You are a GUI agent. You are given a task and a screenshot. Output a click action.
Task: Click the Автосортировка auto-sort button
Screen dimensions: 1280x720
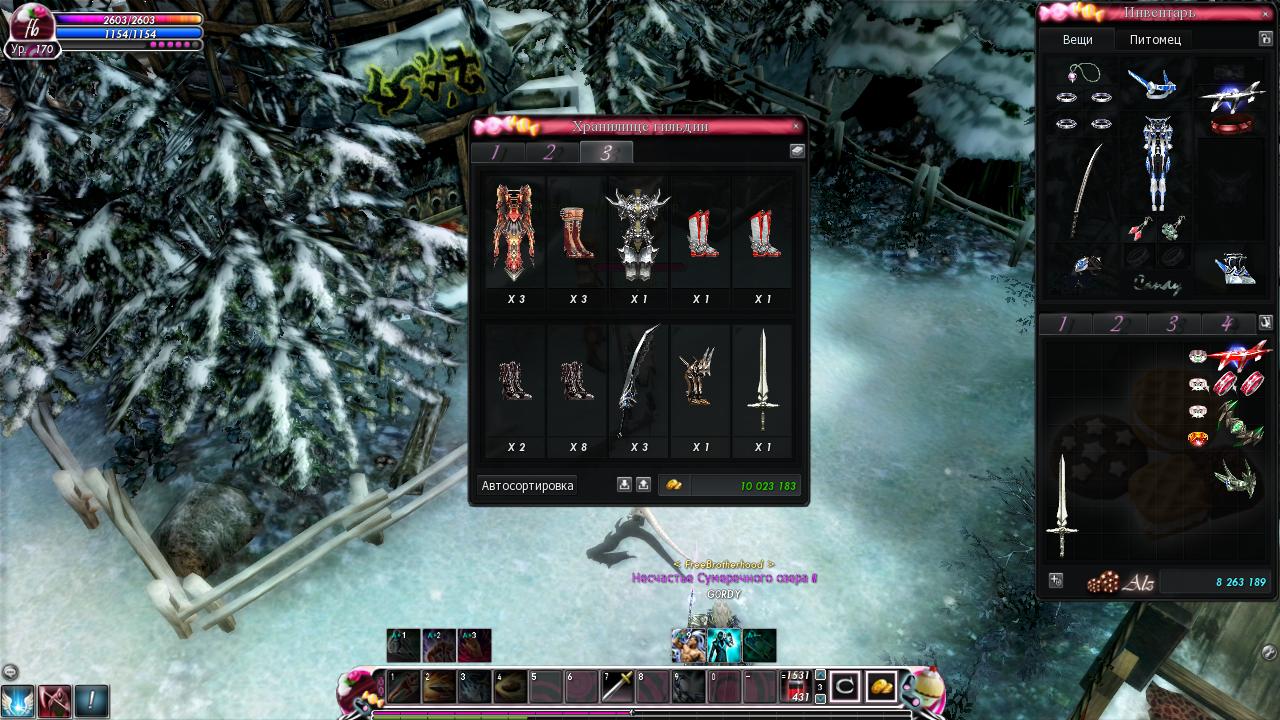tap(527, 485)
